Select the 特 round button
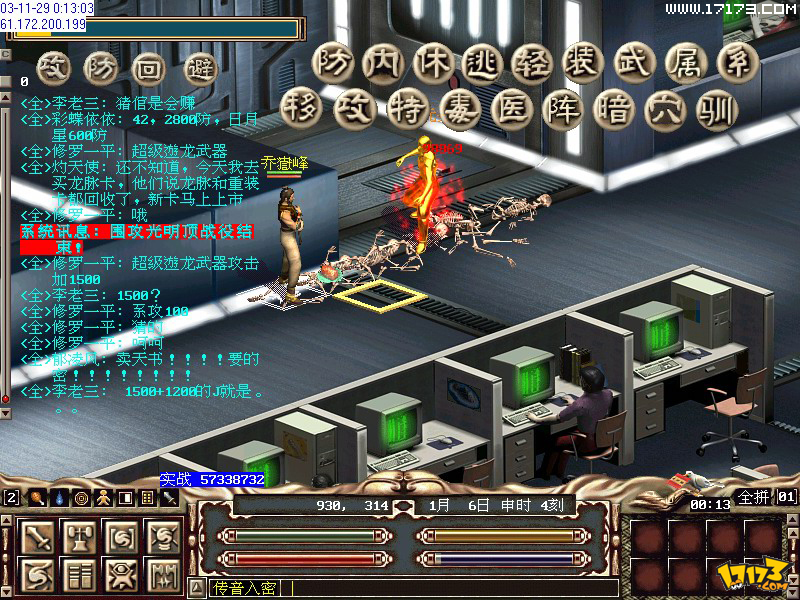 pyautogui.click(x=406, y=108)
